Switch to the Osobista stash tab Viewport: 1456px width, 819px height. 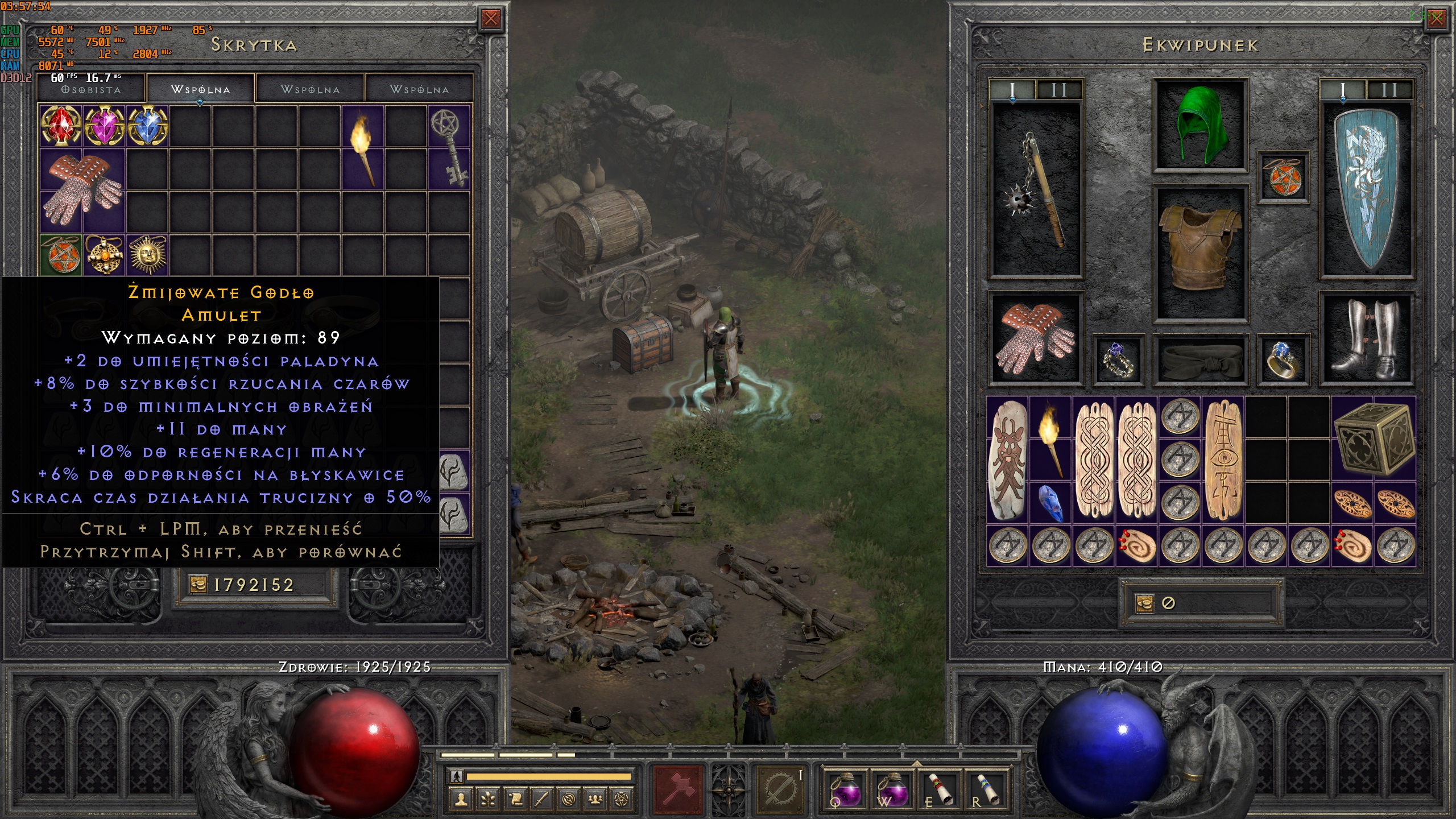point(91,90)
